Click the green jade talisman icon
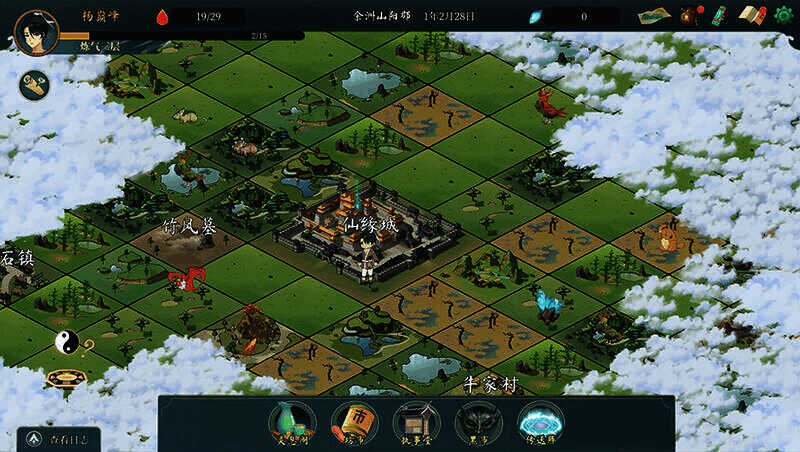 [x=717, y=15]
